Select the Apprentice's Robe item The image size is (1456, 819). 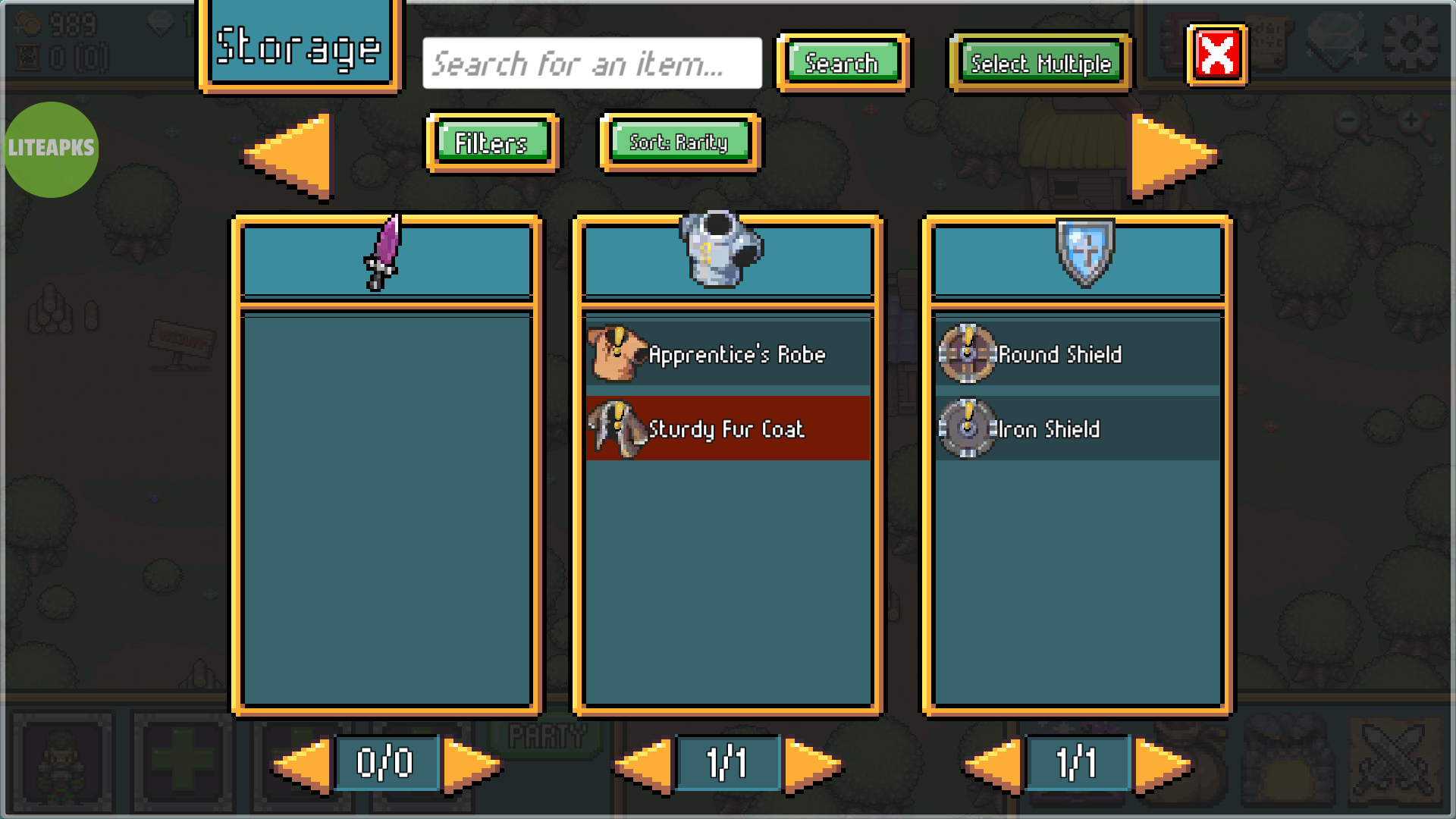(x=728, y=354)
